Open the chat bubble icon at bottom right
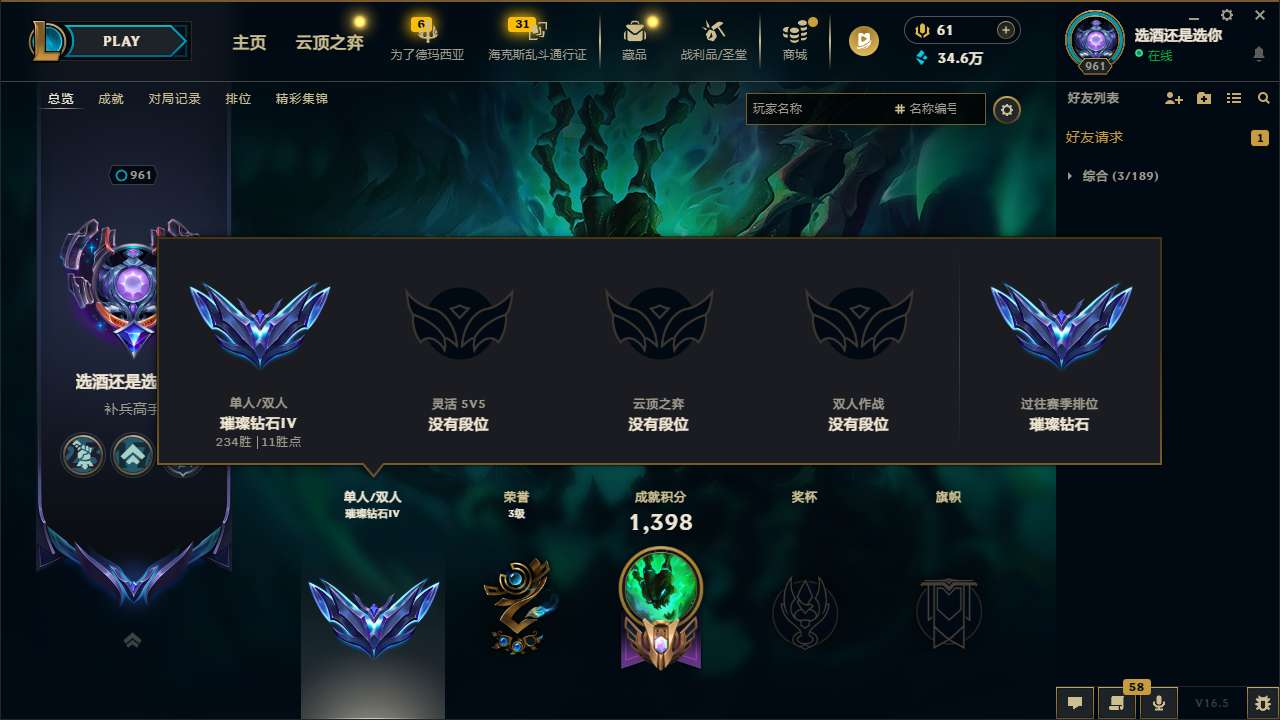 click(x=1074, y=703)
